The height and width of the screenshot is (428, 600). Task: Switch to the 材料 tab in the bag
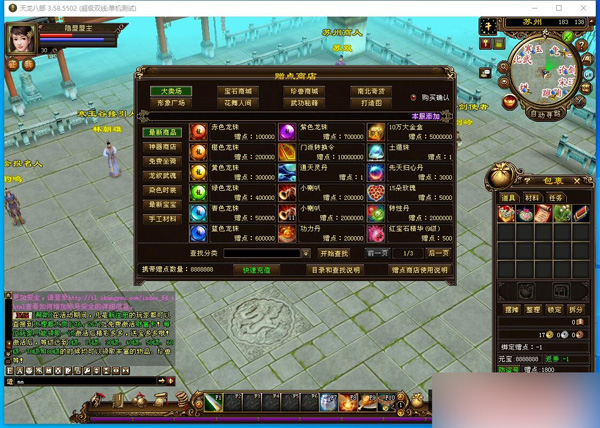click(531, 197)
